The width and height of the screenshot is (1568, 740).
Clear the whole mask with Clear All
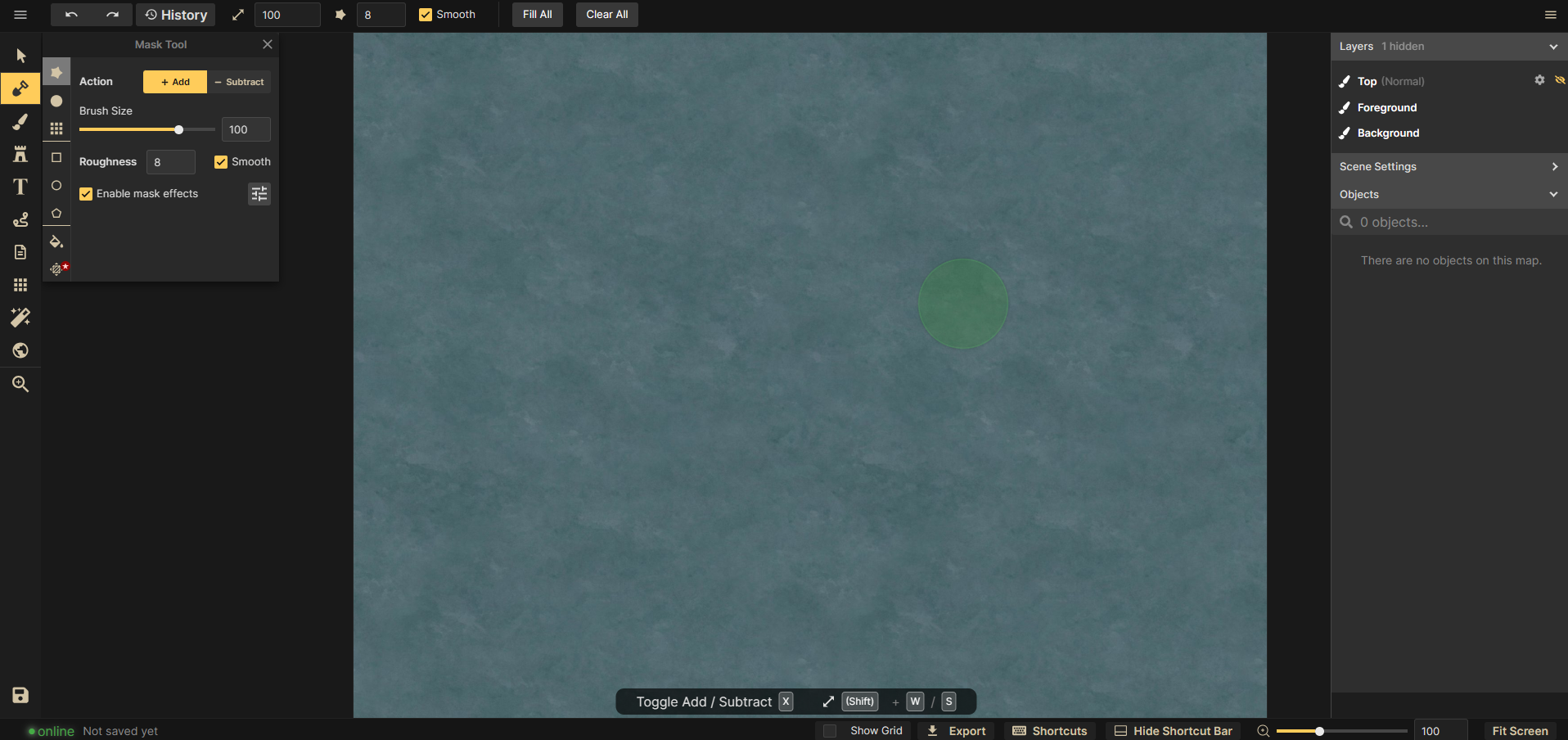tap(606, 15)
